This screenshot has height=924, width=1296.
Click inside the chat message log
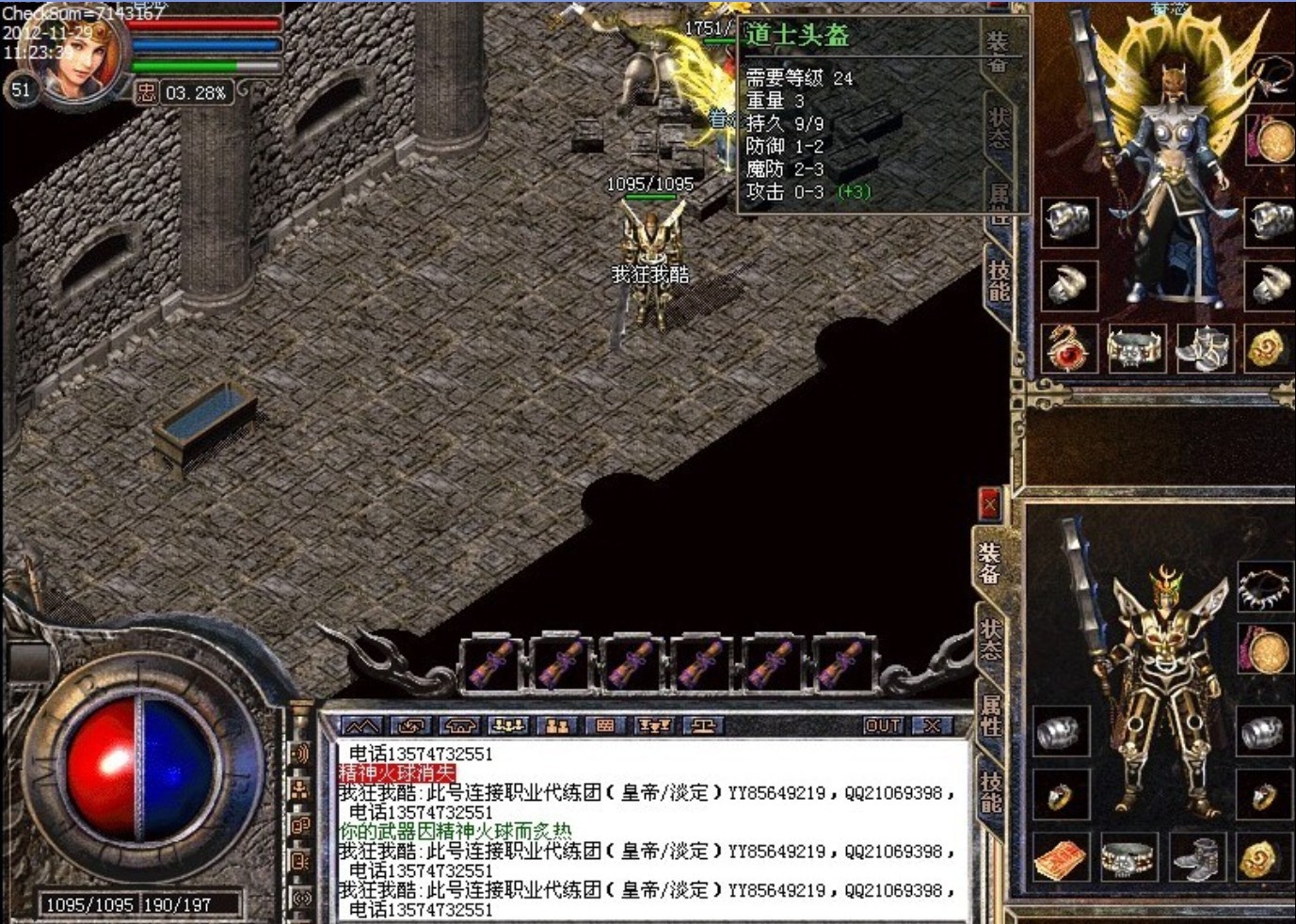click(x=649, y=828)
